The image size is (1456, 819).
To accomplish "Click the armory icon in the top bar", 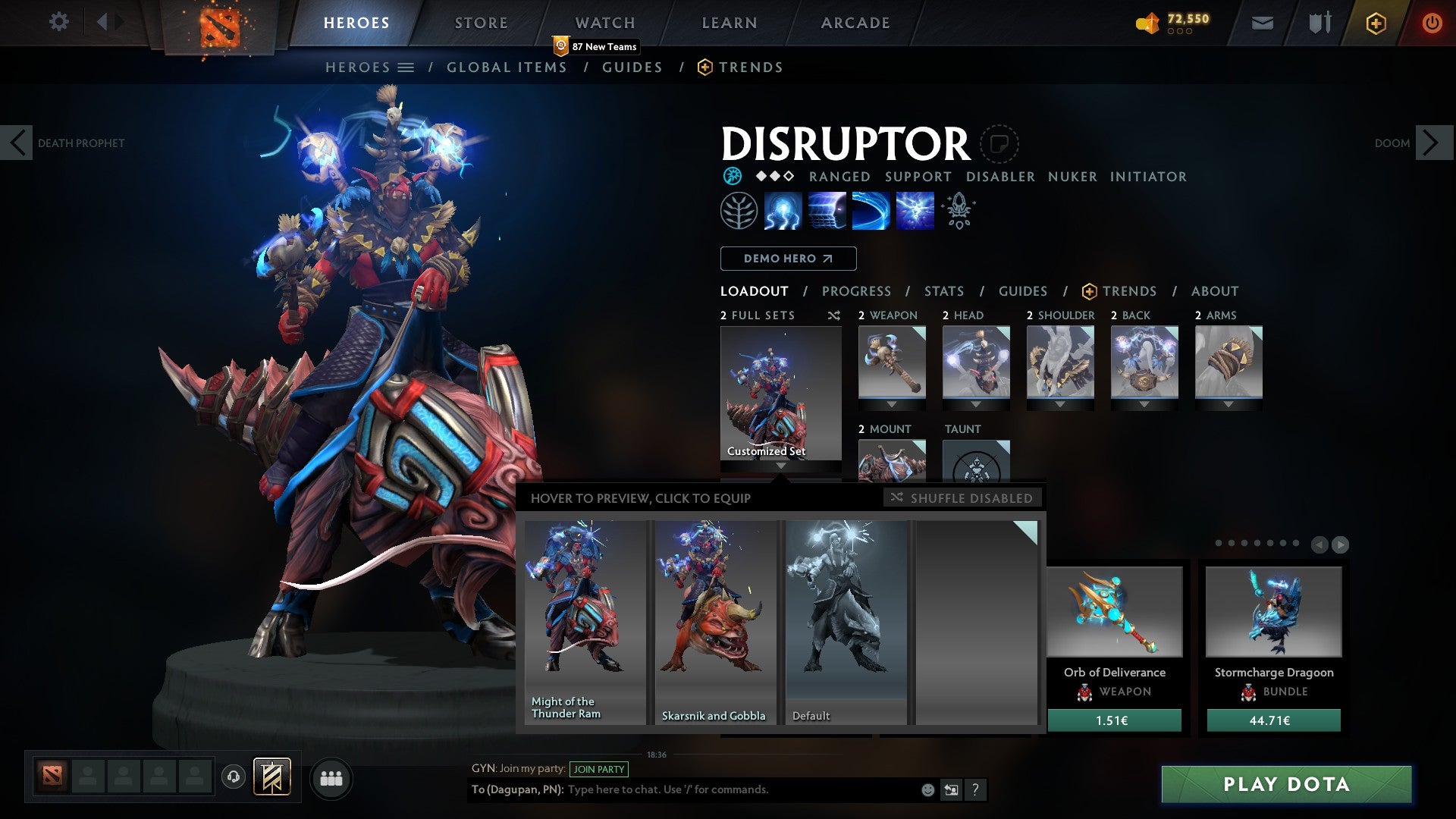I will [x=1319, y=23].
